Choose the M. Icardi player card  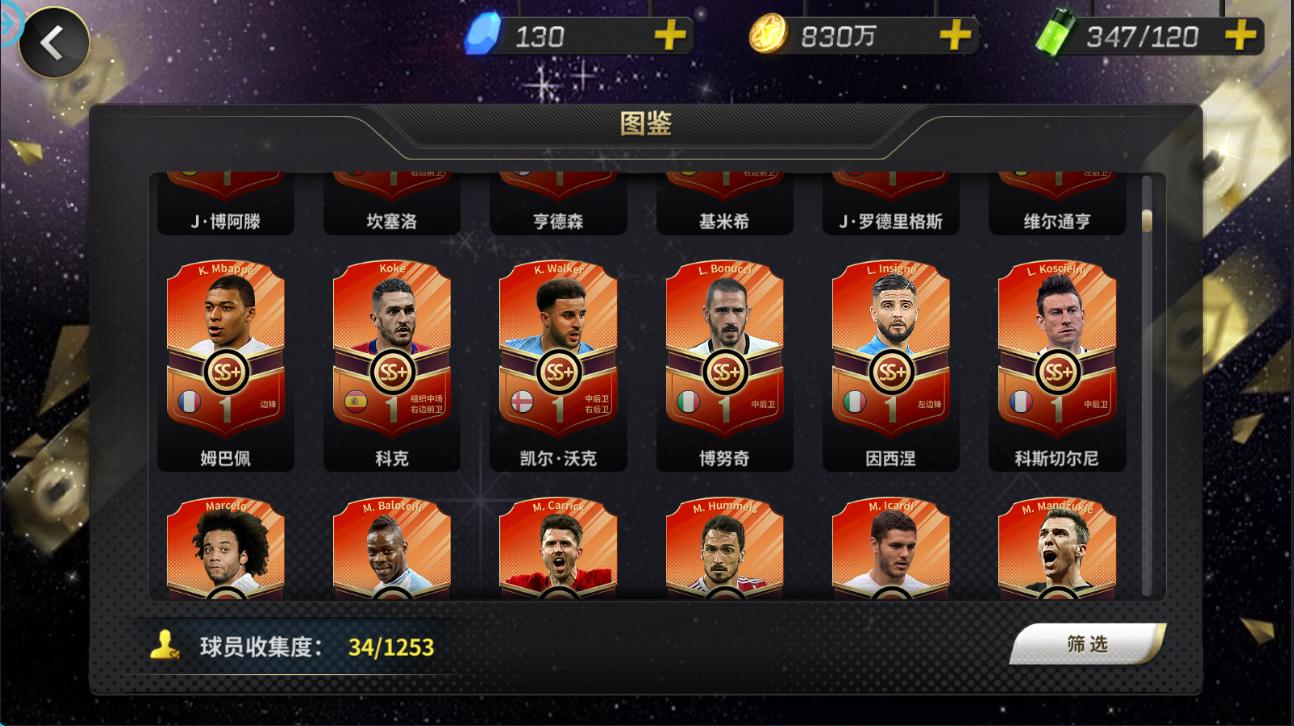[891, 547]
